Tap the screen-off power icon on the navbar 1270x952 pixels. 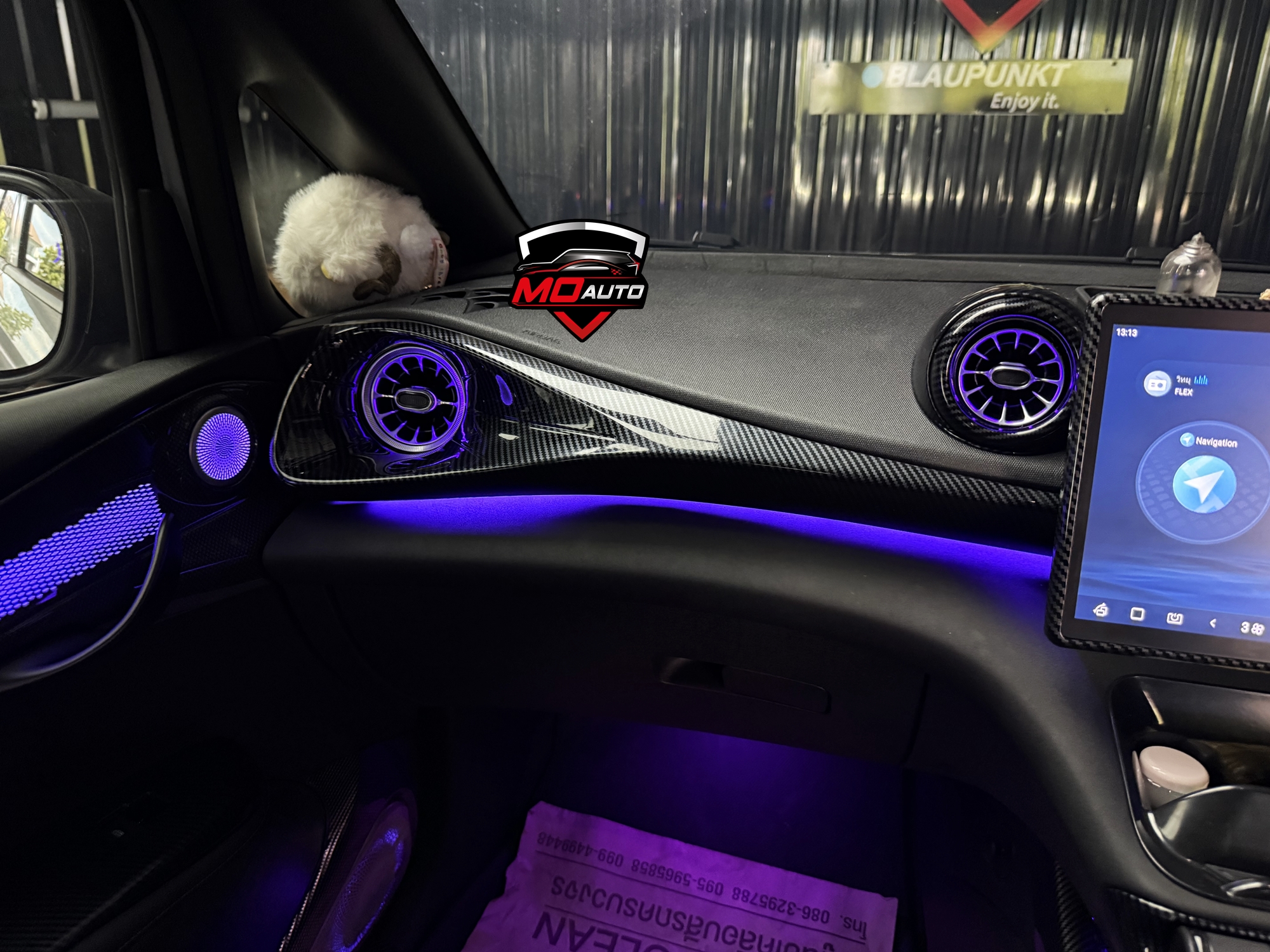1175,618
